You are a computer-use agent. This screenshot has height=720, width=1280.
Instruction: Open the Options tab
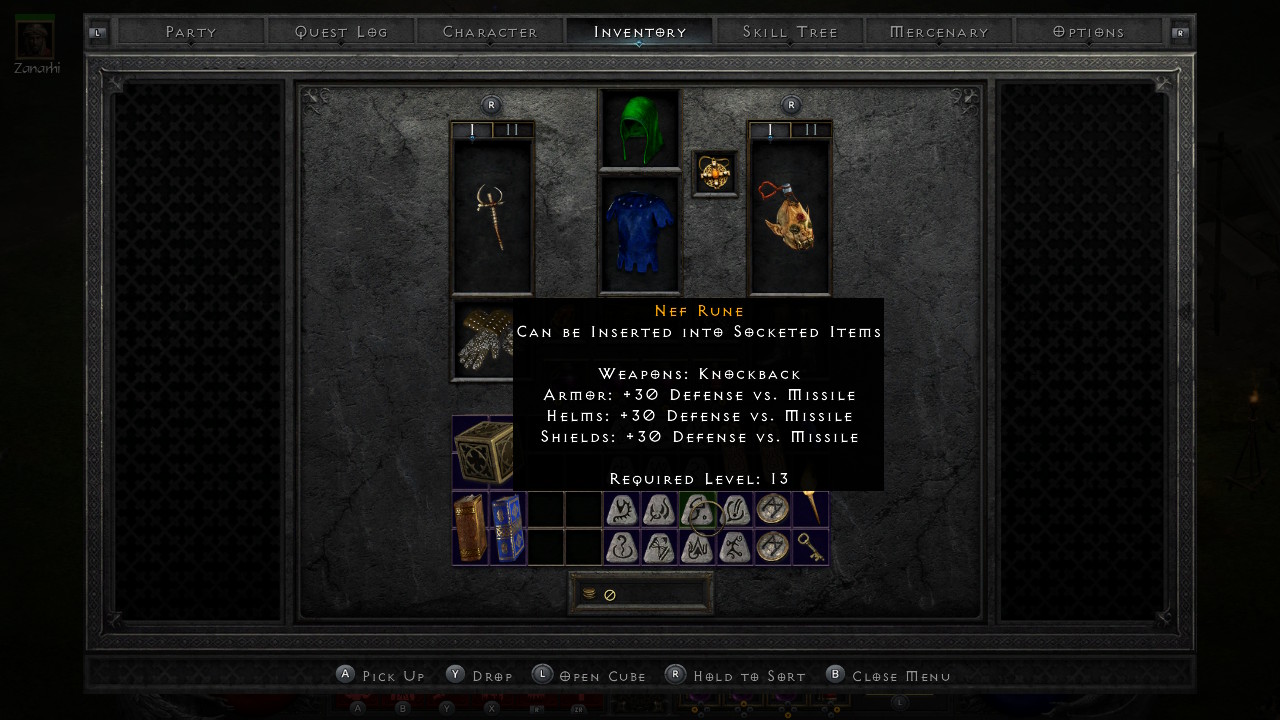click(x=1089, y=32)
